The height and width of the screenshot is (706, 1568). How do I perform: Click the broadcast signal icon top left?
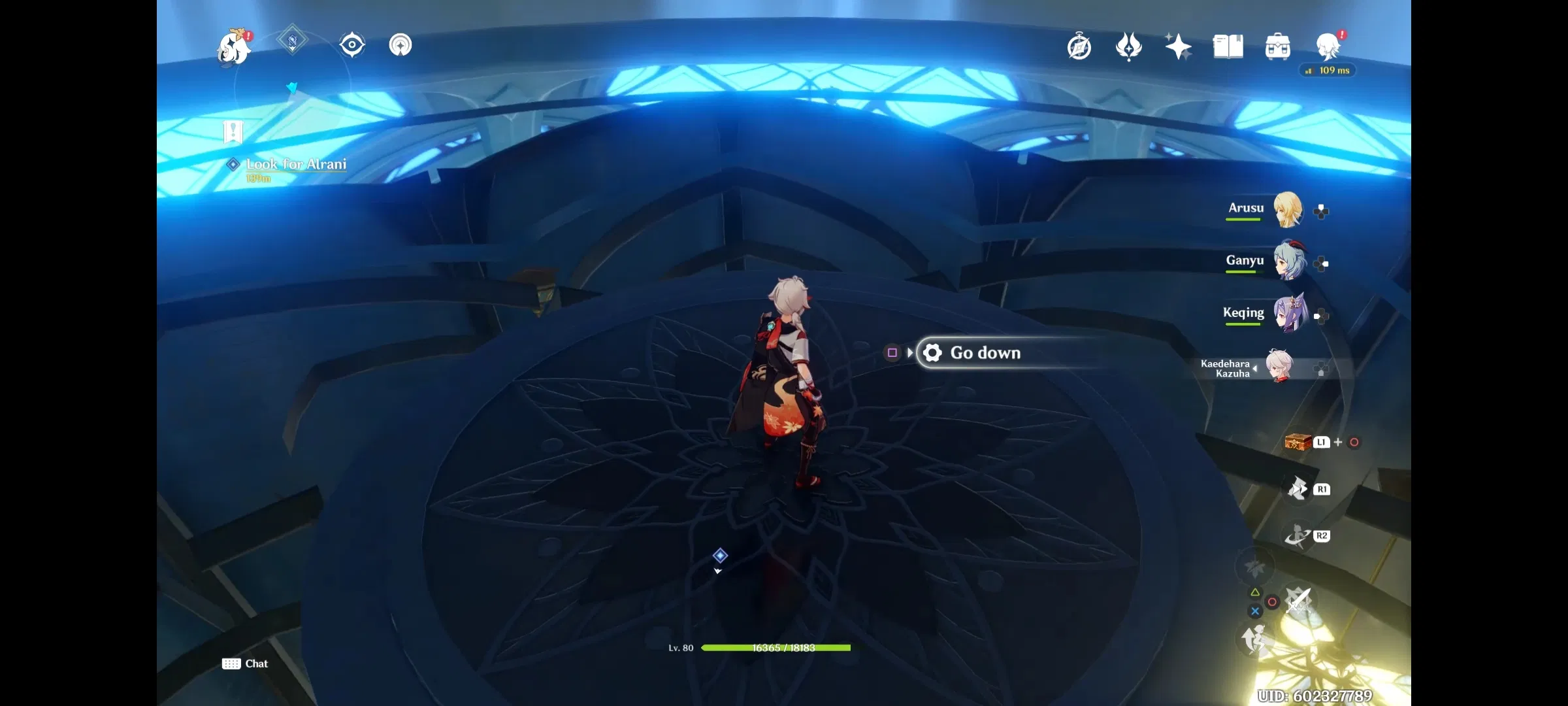400,44
